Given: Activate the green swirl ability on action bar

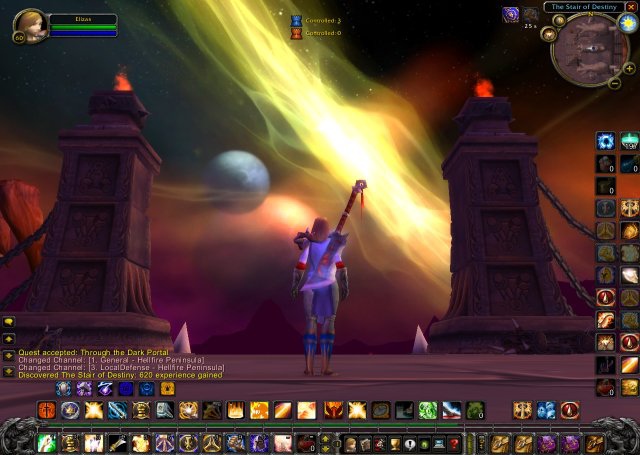Looking at the screenshot, I should pyautogui.click(x=427, y=410).
